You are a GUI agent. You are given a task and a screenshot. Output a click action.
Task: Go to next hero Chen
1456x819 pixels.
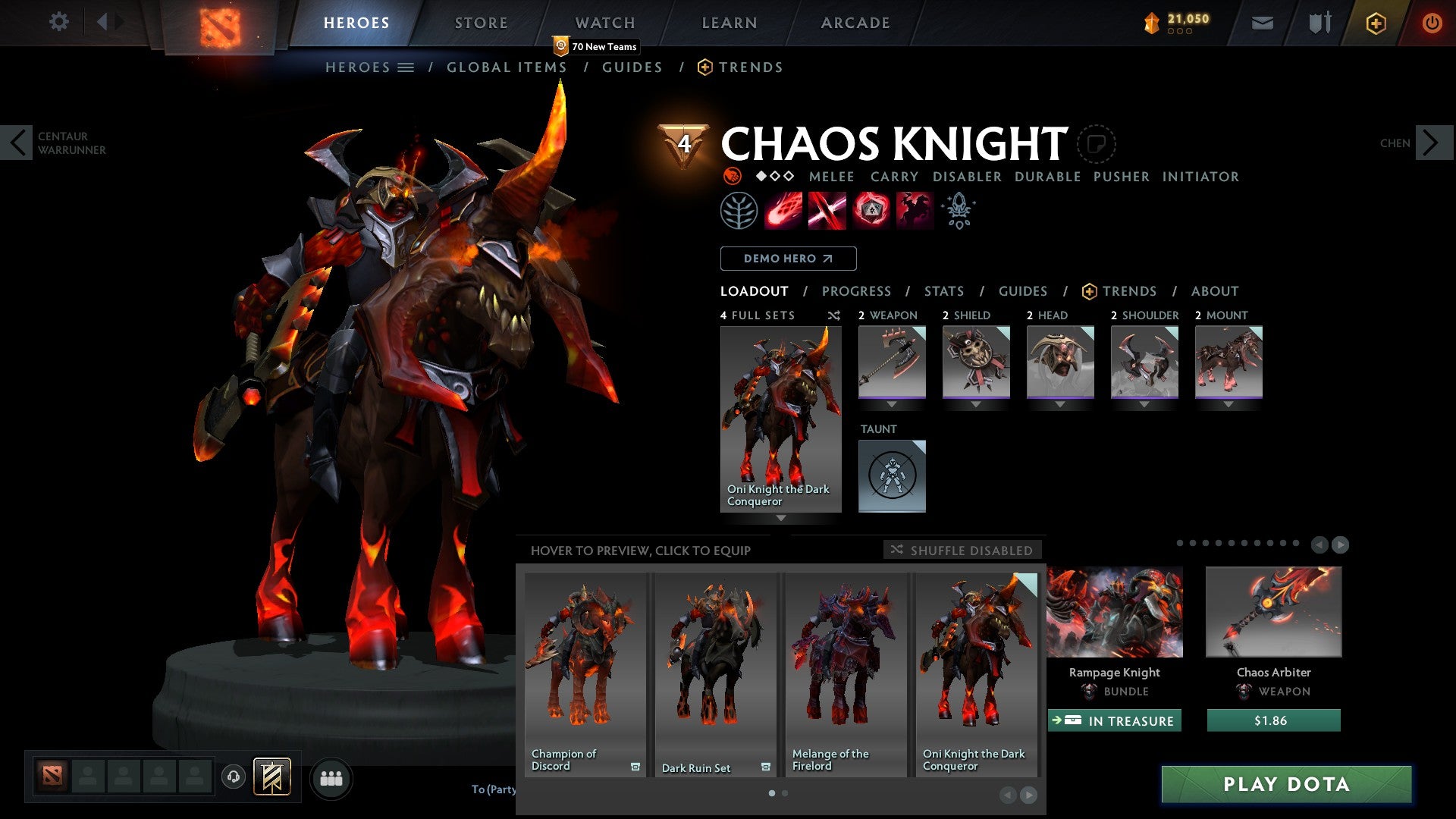click(x=1432, y=143)
